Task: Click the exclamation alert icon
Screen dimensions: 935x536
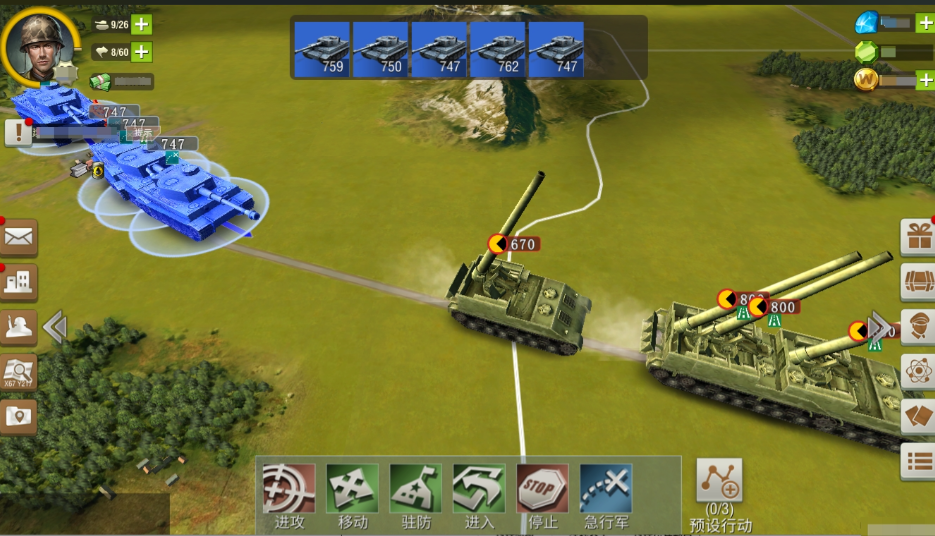Action: coord(18,132)
